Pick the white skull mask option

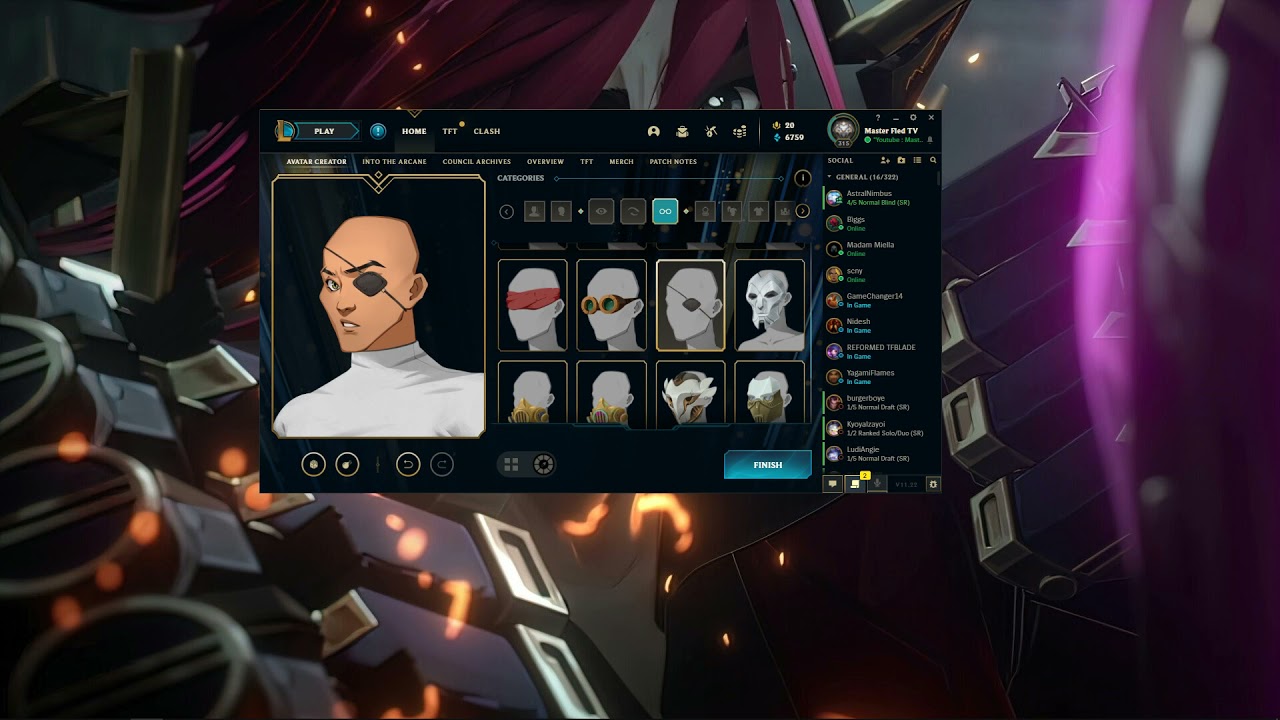pos(770,305)
